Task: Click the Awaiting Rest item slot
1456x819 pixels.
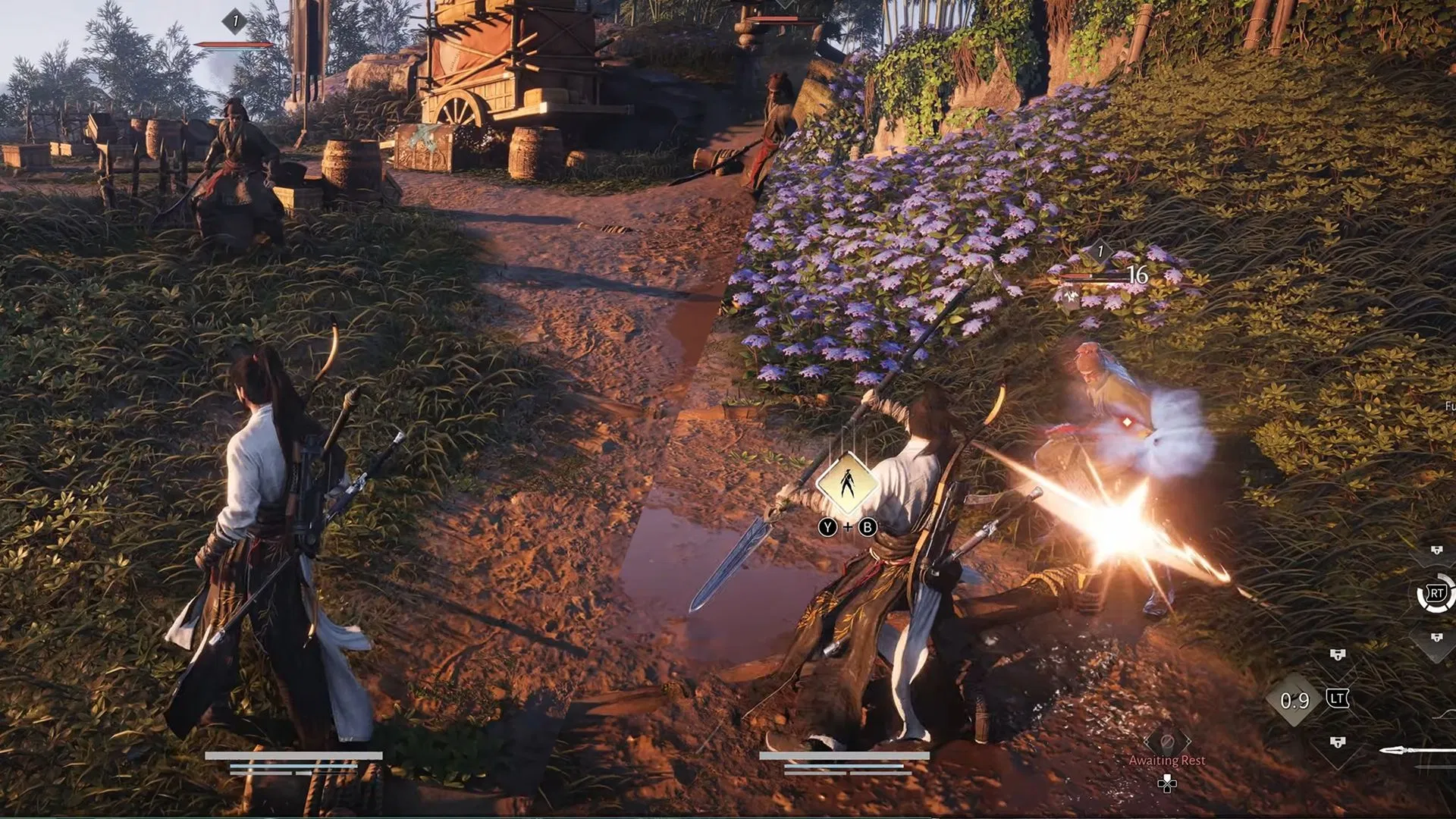Action: (1167, 743)
